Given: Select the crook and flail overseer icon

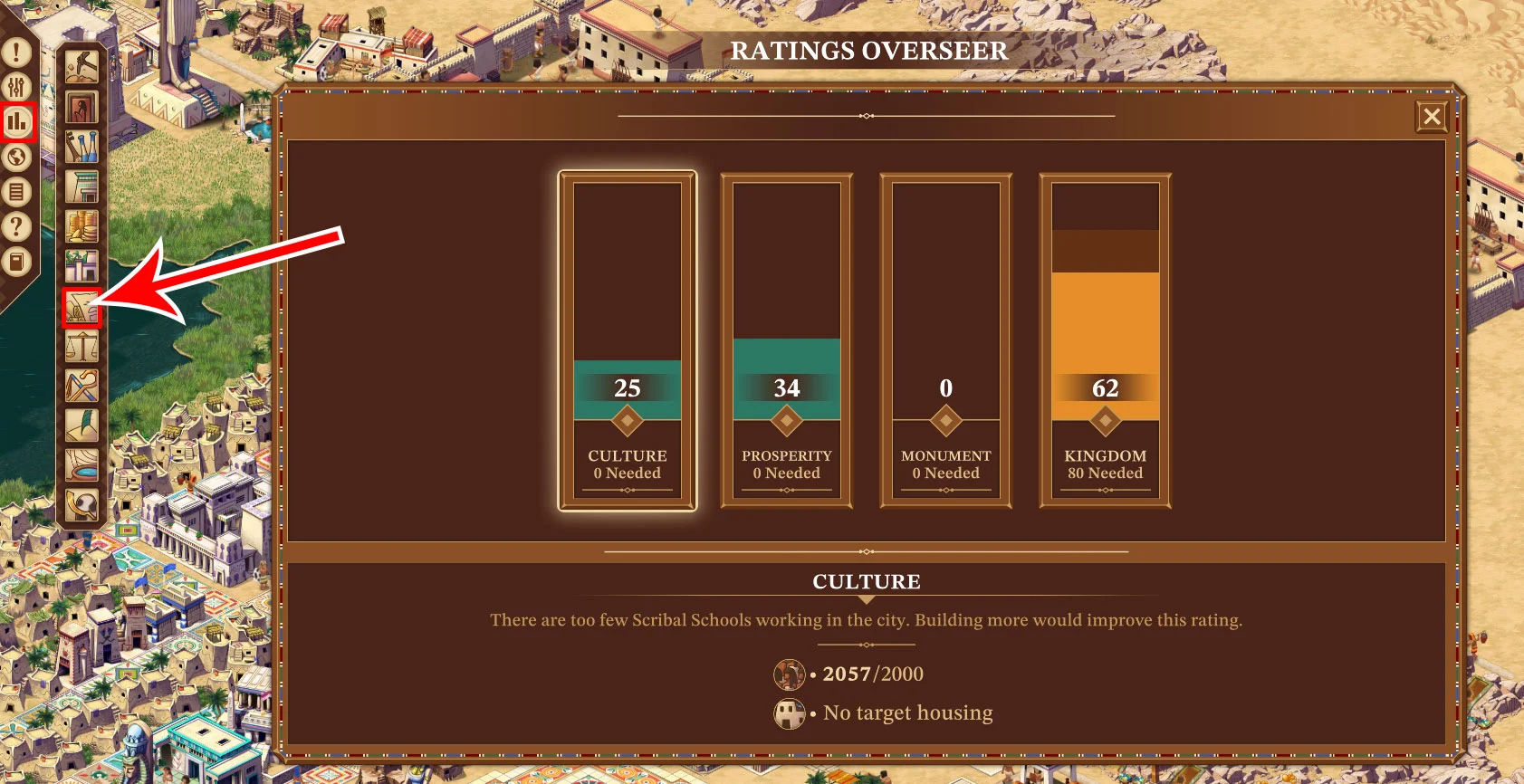Looking at the screenshot, I should coord(81,387).
